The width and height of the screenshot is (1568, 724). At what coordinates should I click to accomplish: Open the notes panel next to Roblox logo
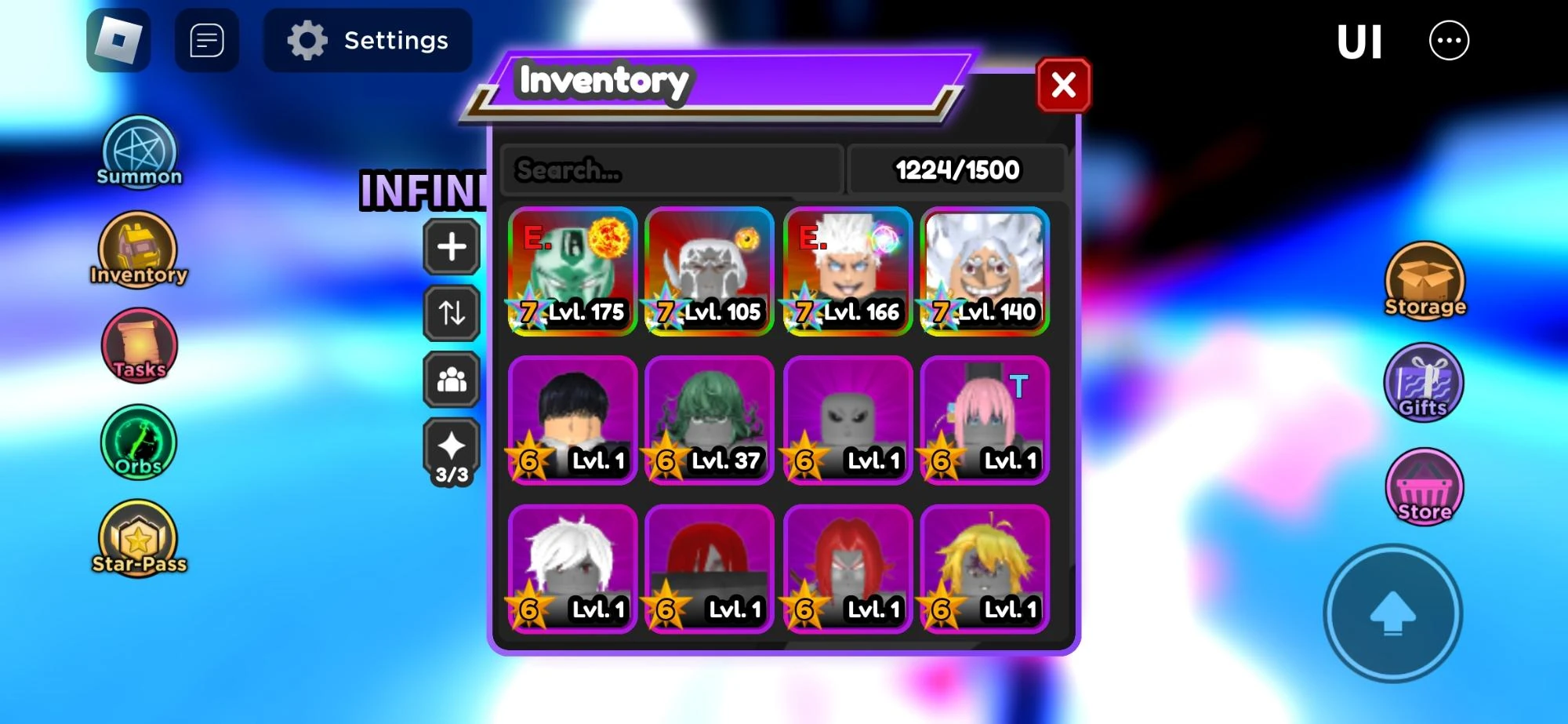[x=206, y=38]
